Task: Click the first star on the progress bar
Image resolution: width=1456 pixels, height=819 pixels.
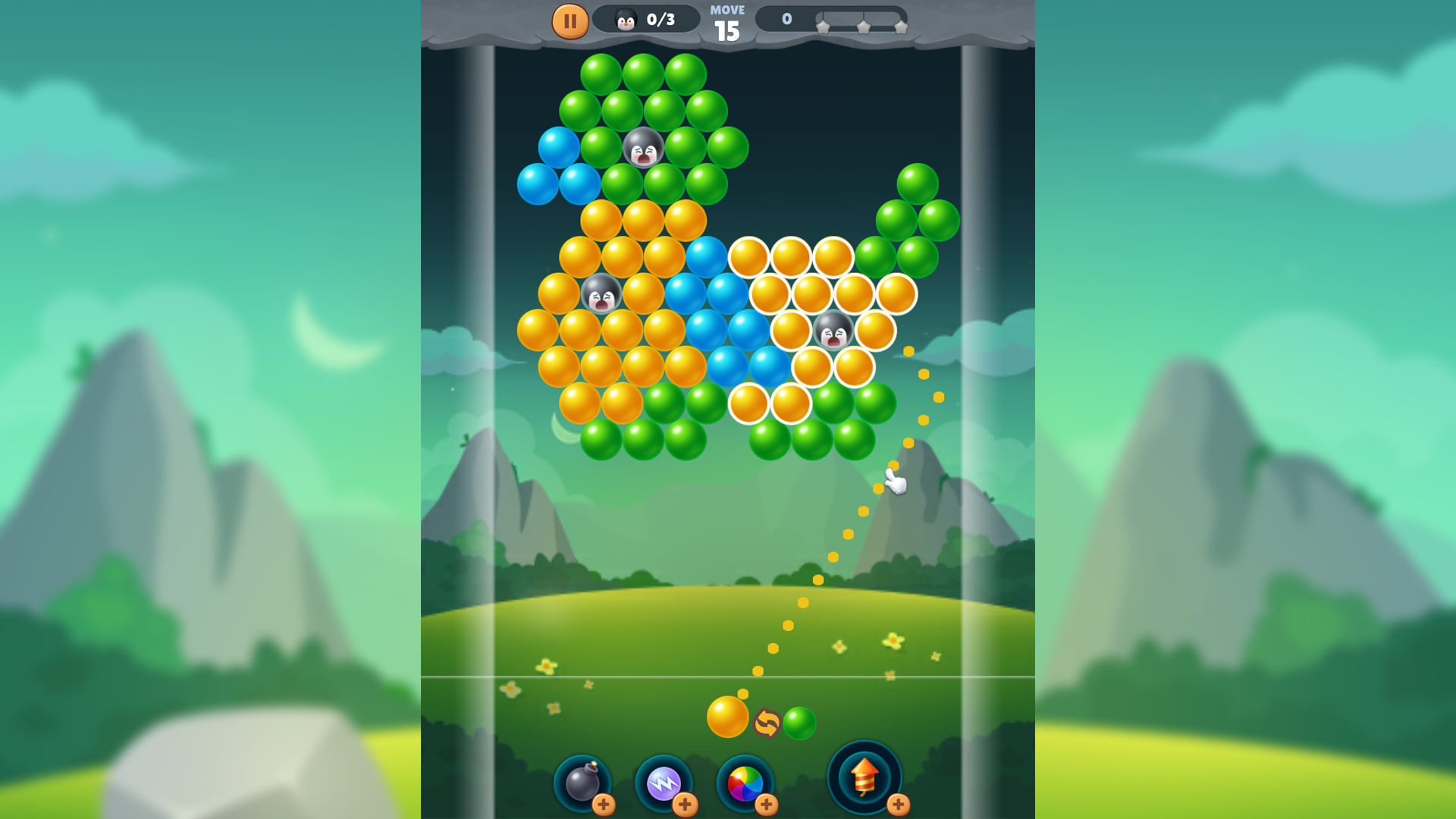Action: (x=824, y=25)
